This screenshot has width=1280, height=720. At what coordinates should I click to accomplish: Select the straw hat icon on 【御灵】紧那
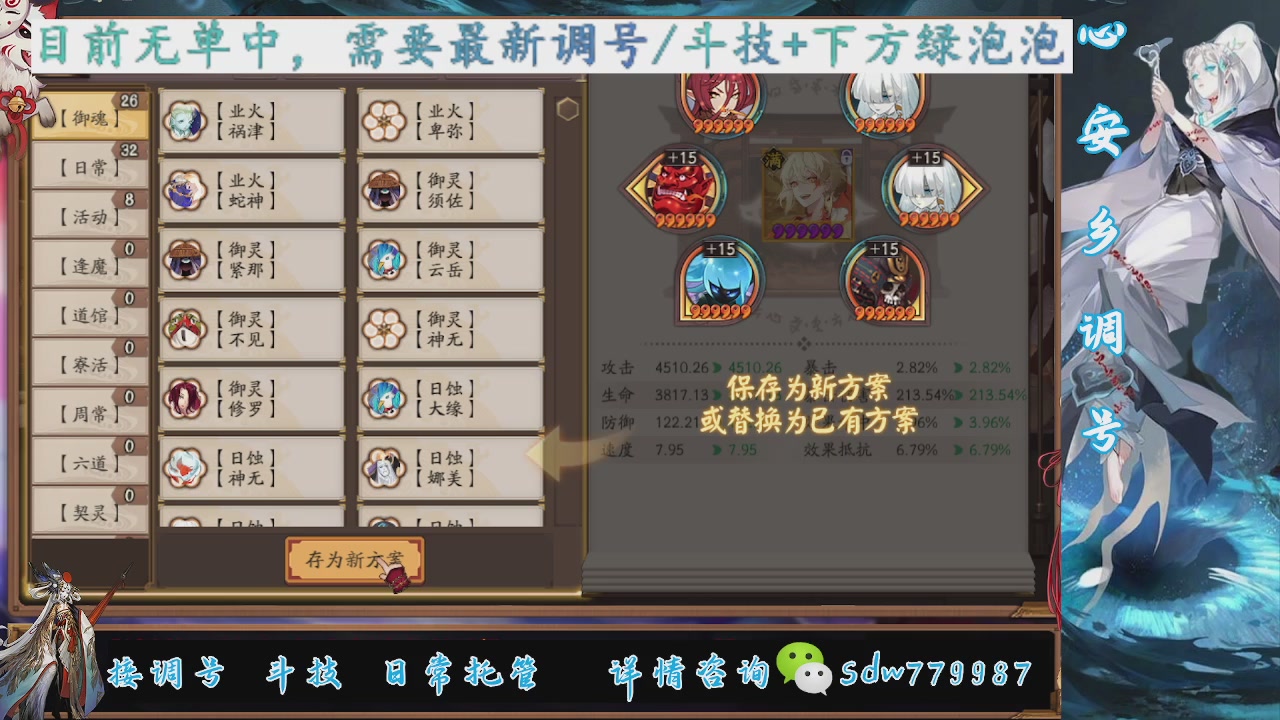[185, 262]
